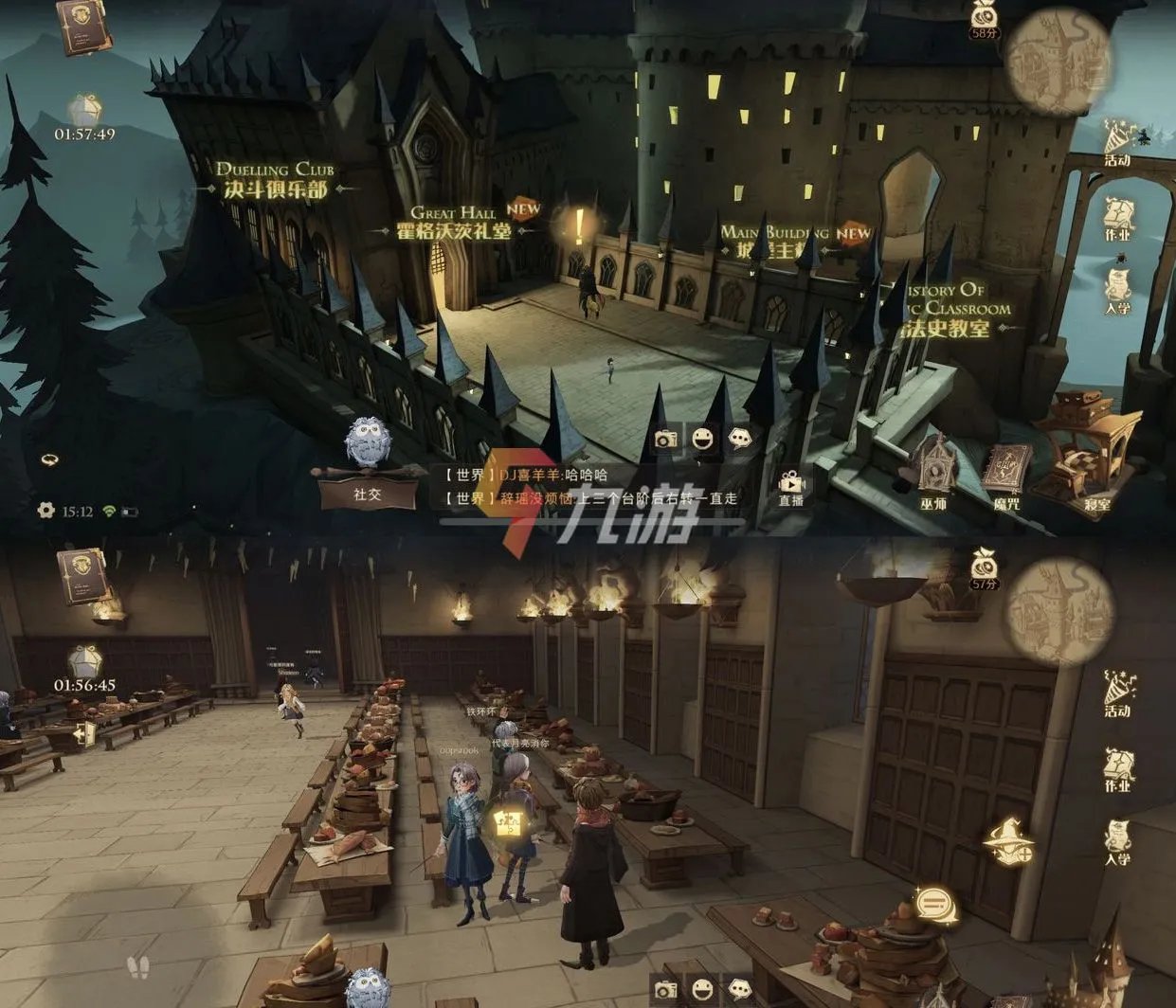Screen dimensions: 1176x1008
Task: Leave the hall via the exit door icon
Action: [x=84, y=734]
